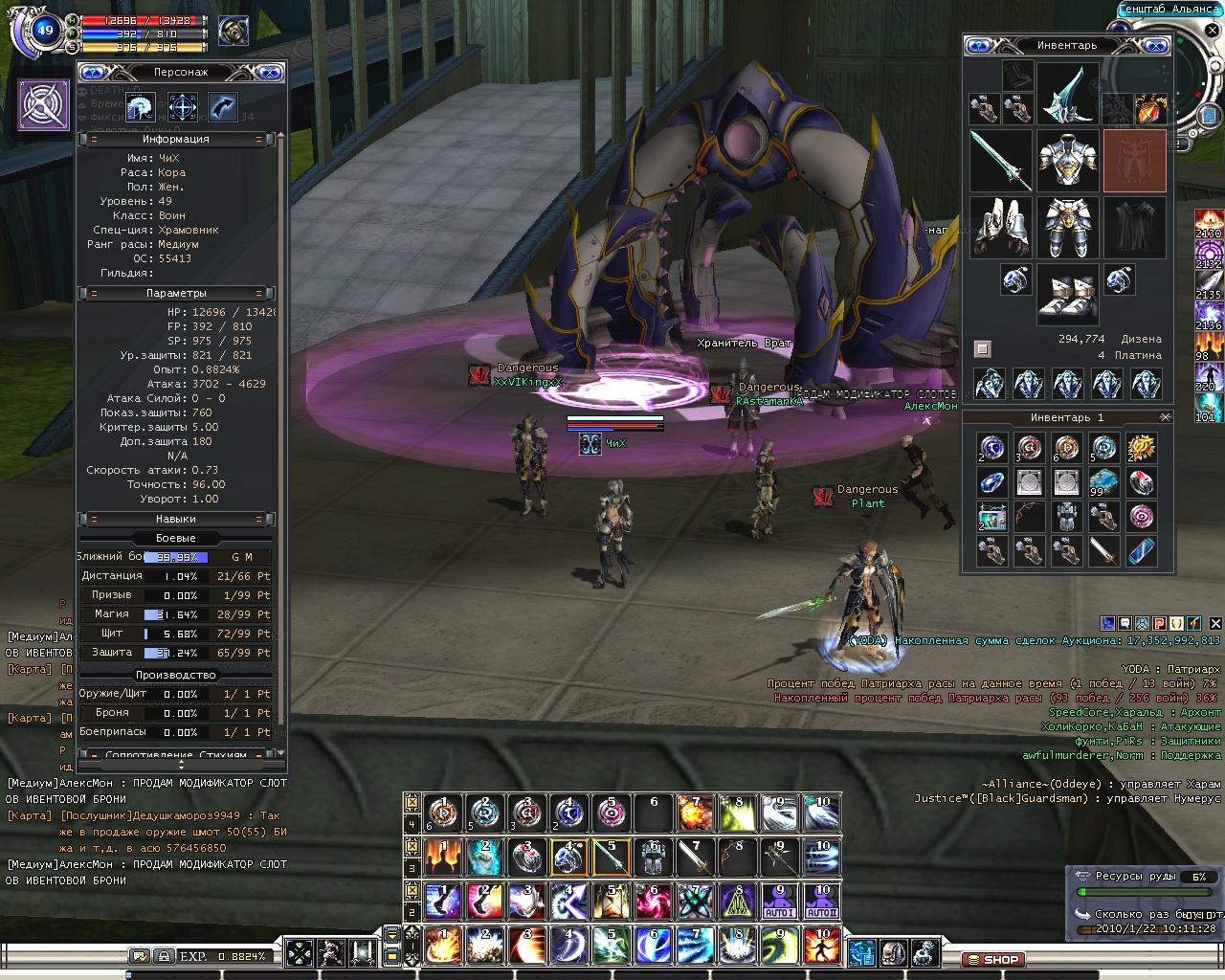The image size is (1225, 980).
Task: Select the equipped boots slot
Action: click(x=1067, y=295)
